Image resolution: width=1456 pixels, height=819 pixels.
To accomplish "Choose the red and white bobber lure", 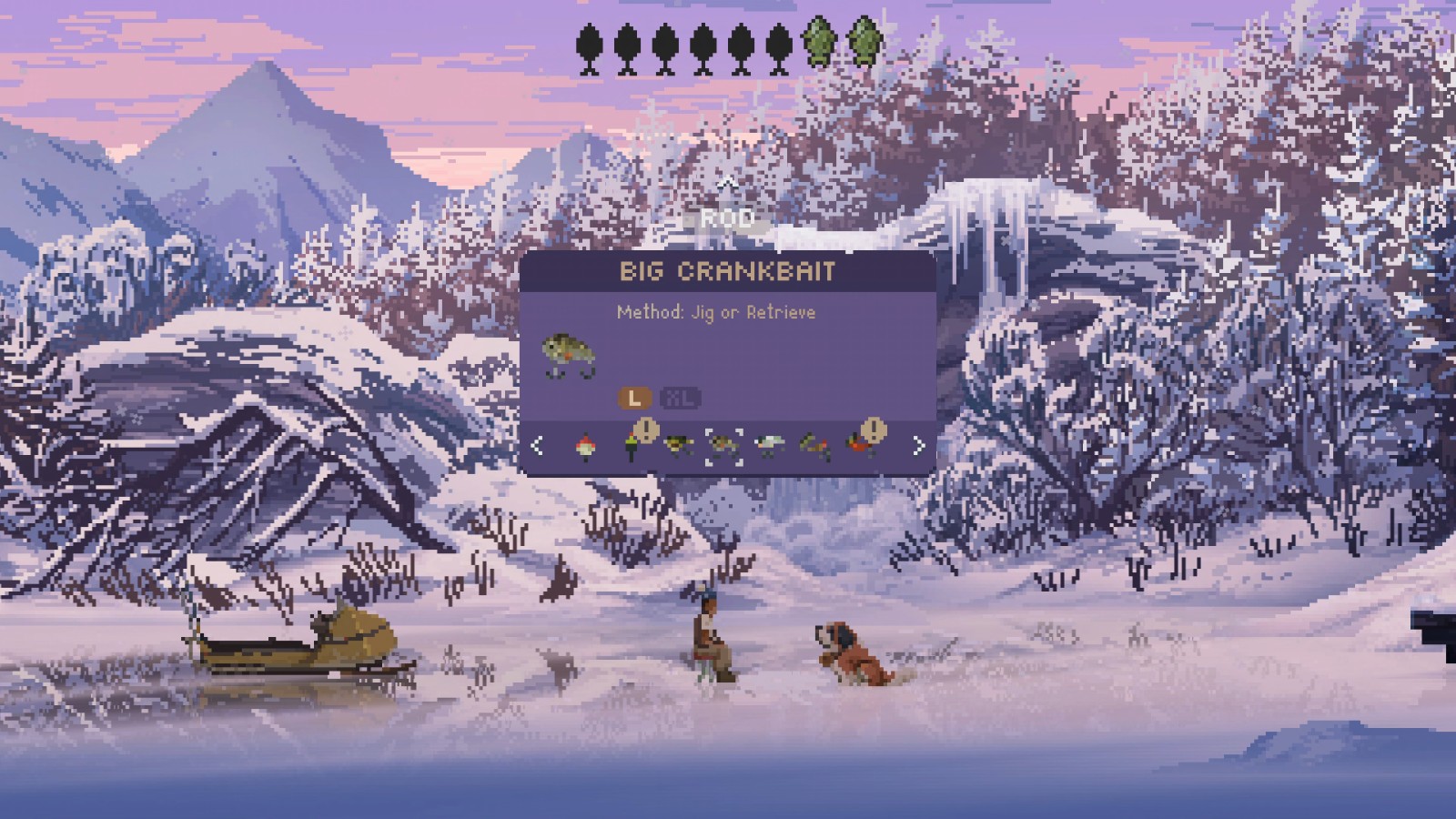I will [585, 446].
